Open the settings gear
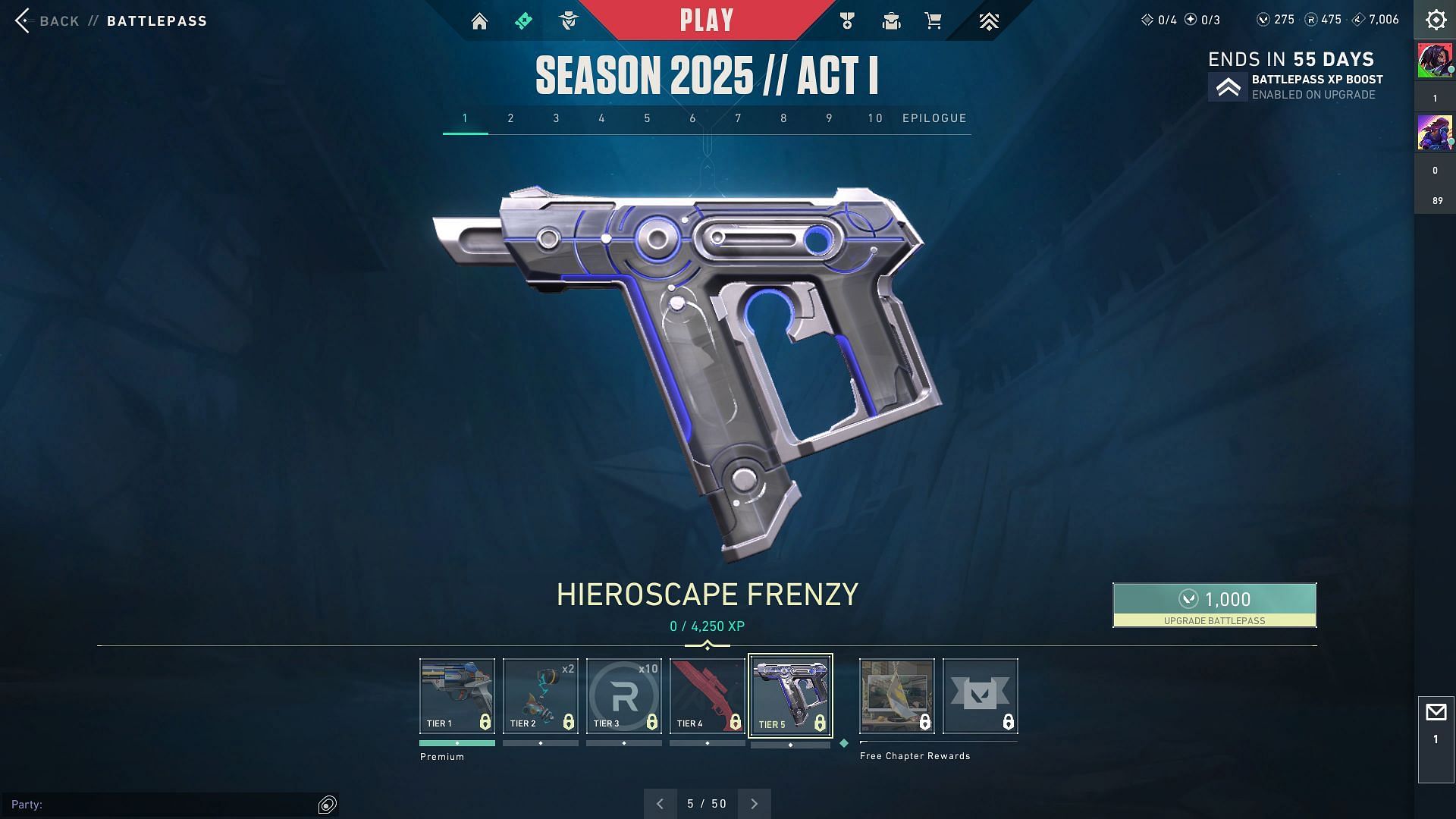Viewport: 1456px width, 819px height. pyautogui.click(x=1436, y=20)
